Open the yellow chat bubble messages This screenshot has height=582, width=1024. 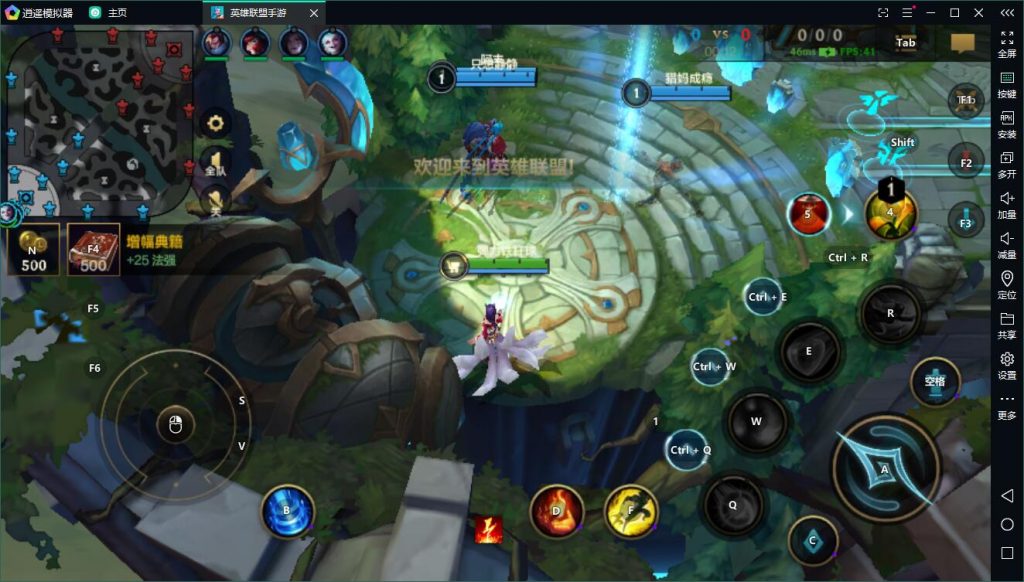(x=962, y=43)
